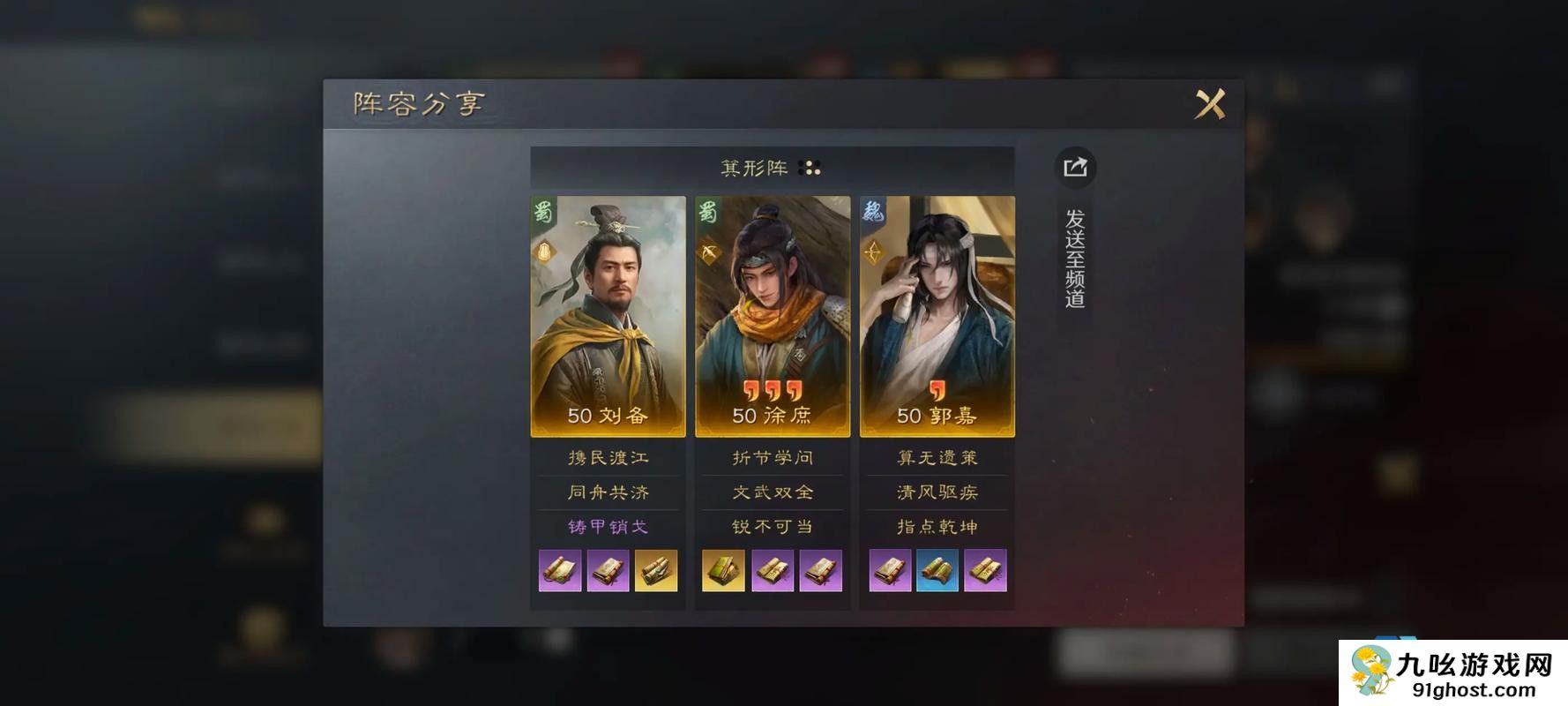Click the grid icon beside 箕形阵 label
Screen dimensions: 1568x706
(808, 166)
